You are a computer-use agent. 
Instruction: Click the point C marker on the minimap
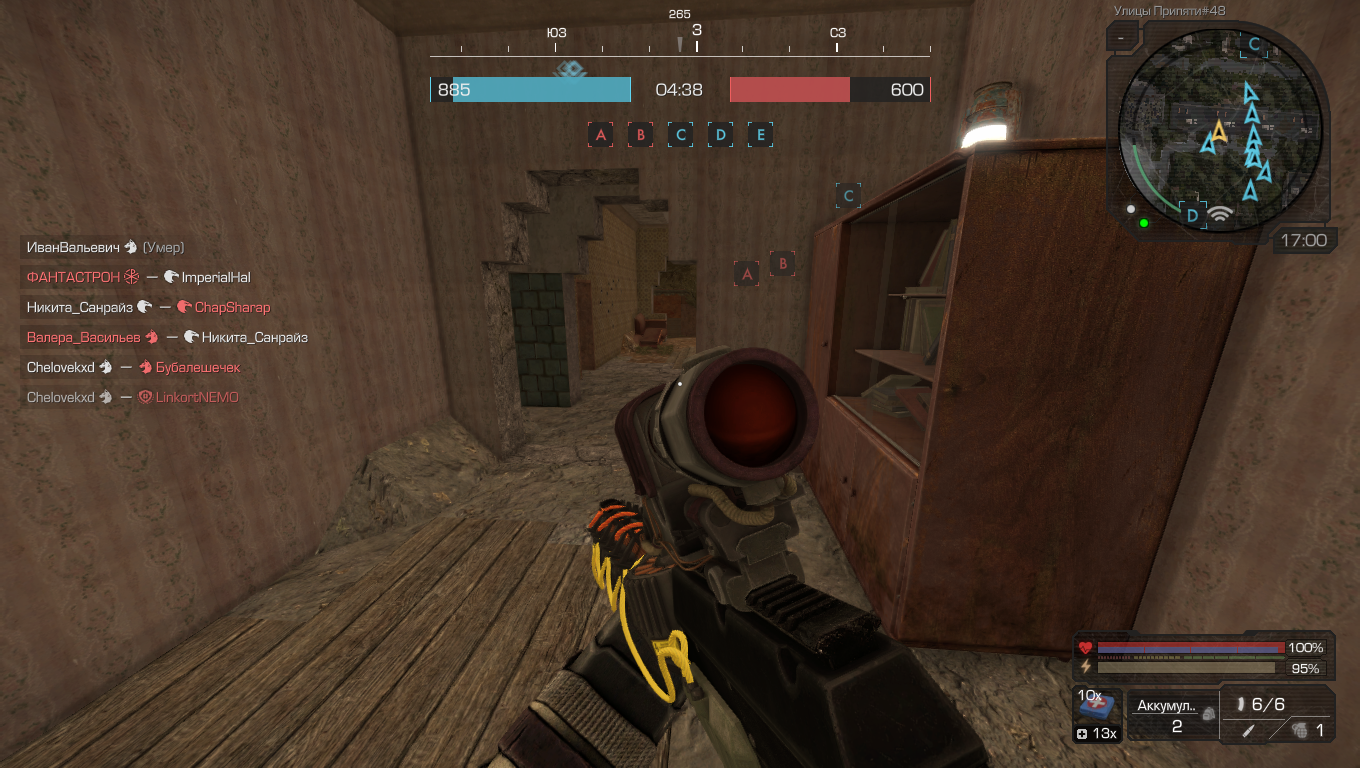coord(1254,44)
